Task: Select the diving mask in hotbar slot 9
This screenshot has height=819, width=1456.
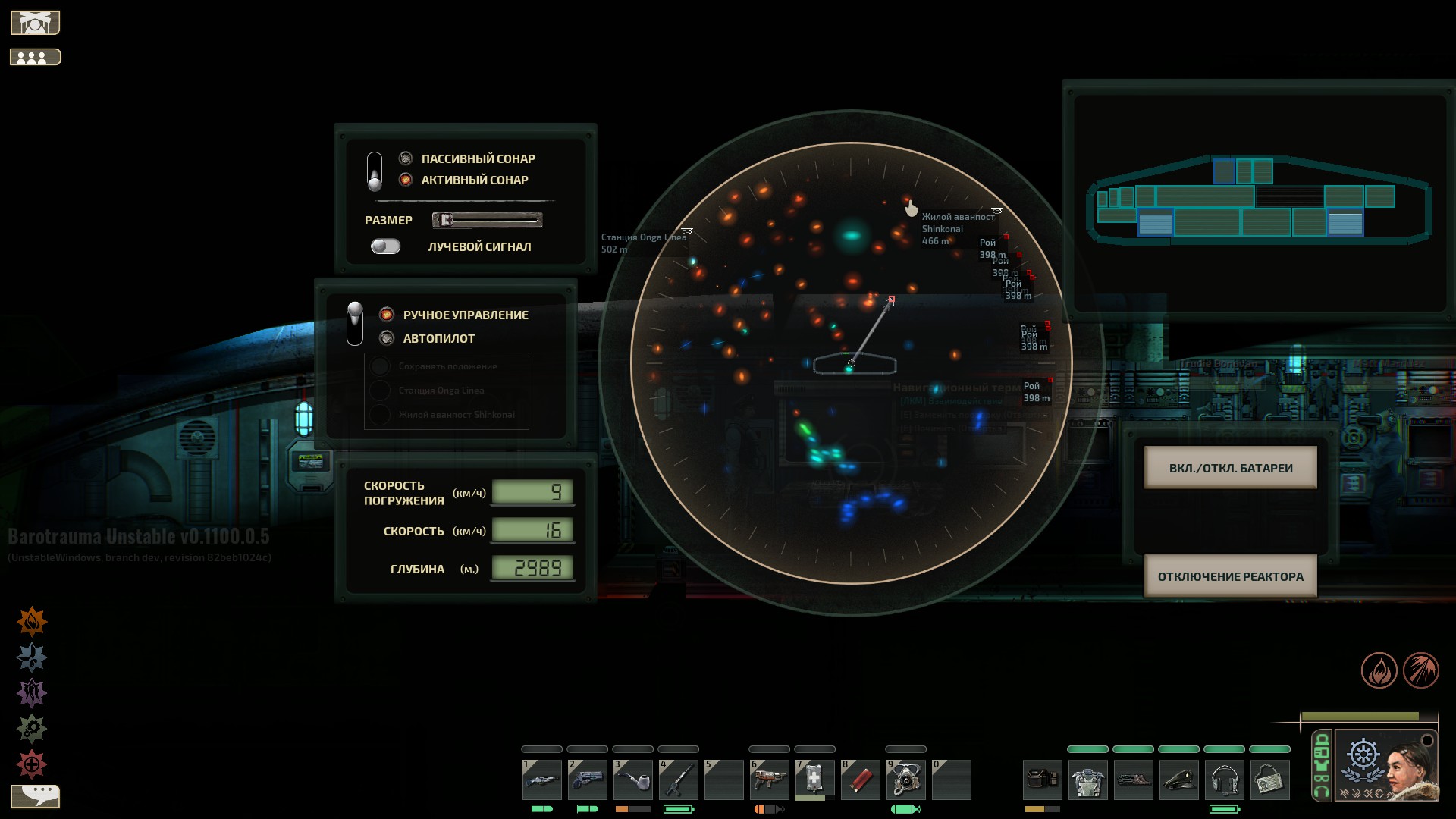Action: (x=906, y=779)
